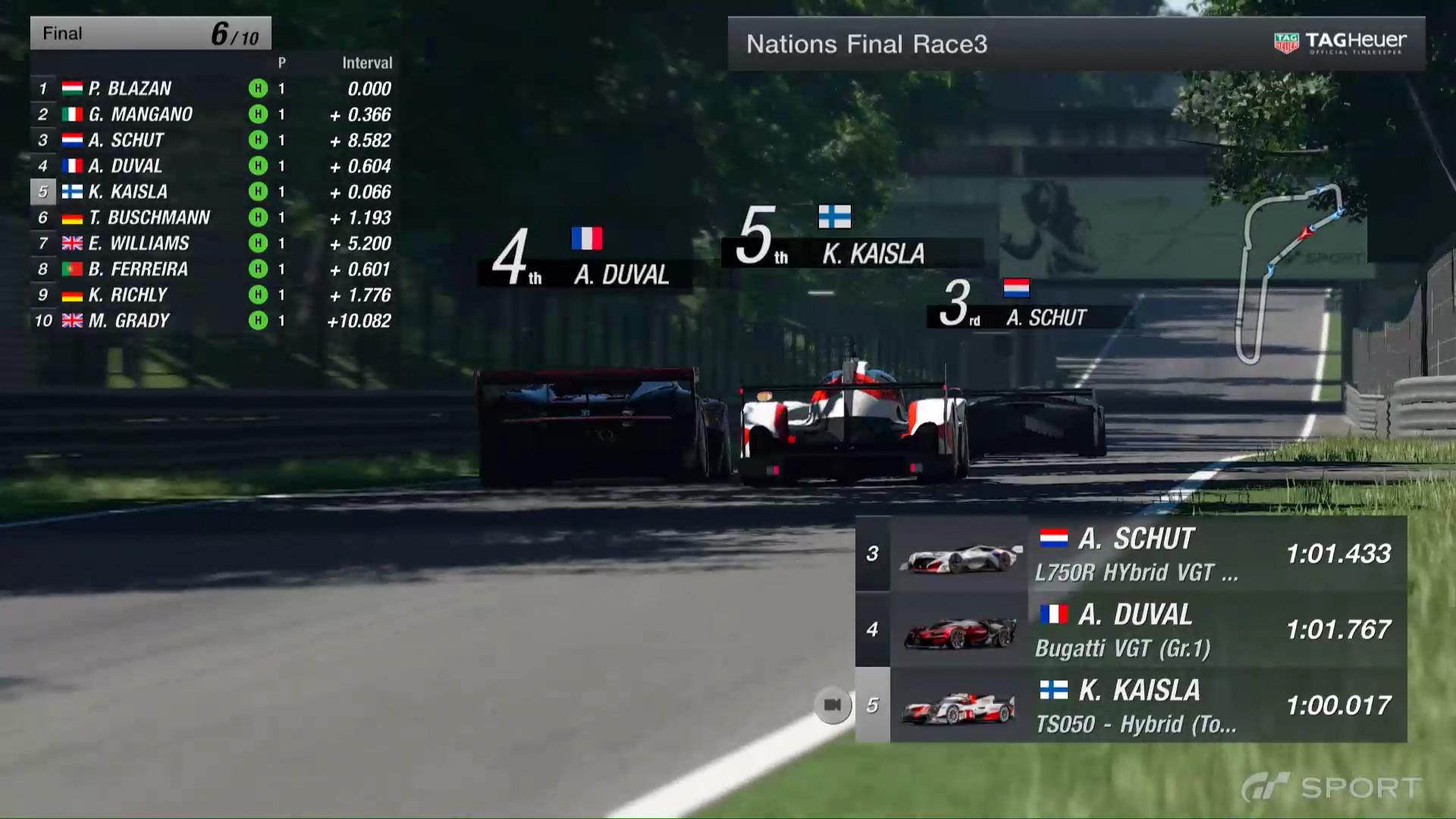
Task: Click the camera icon beside Kaisla's card
Action: 832,705
